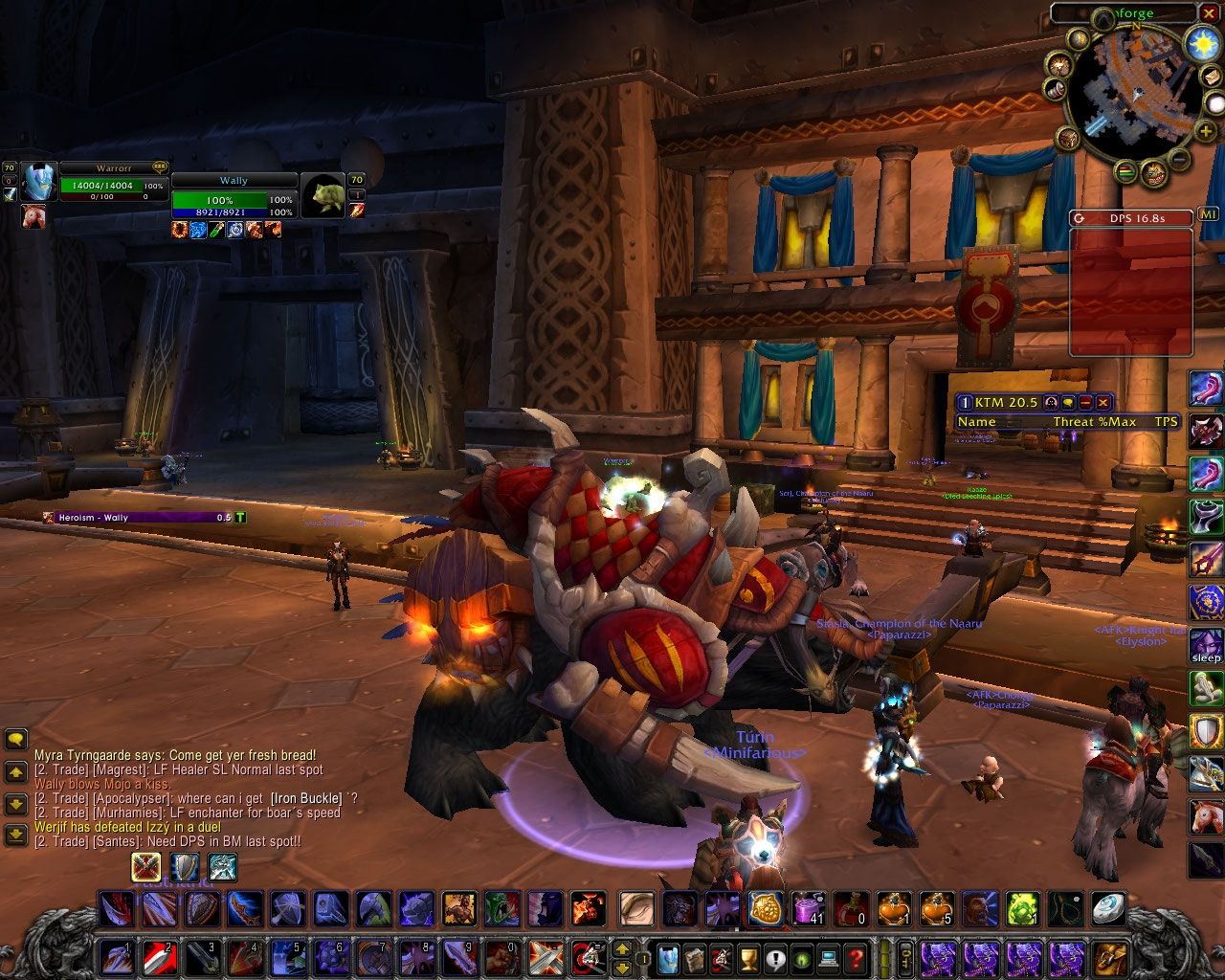Screen dimensions: 1225x980
Task: Click the chat bubble button above chat log
Action: pyautogui.click(x=15, y=739)
